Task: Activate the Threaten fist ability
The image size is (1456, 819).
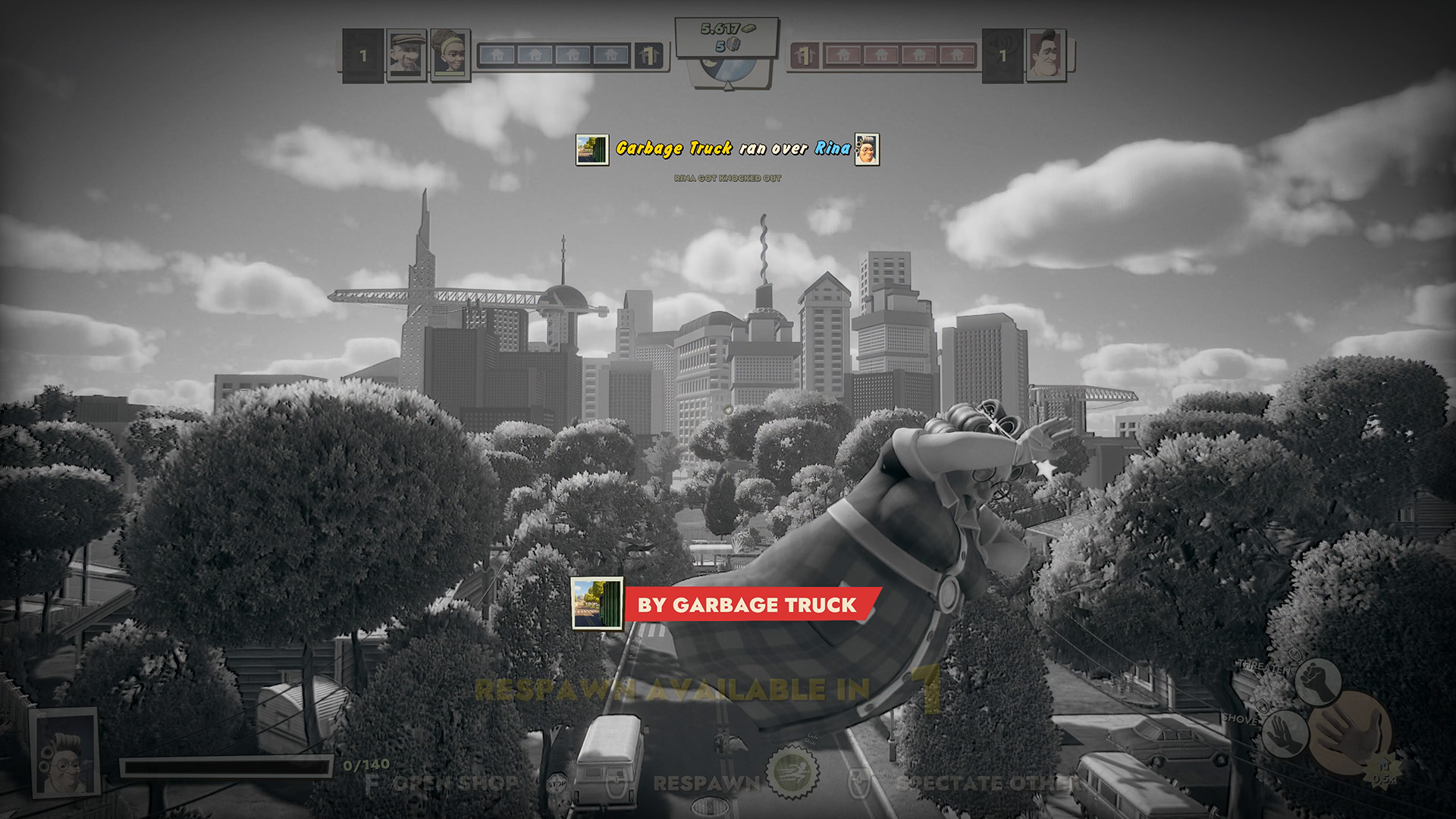Action: 1318,679
